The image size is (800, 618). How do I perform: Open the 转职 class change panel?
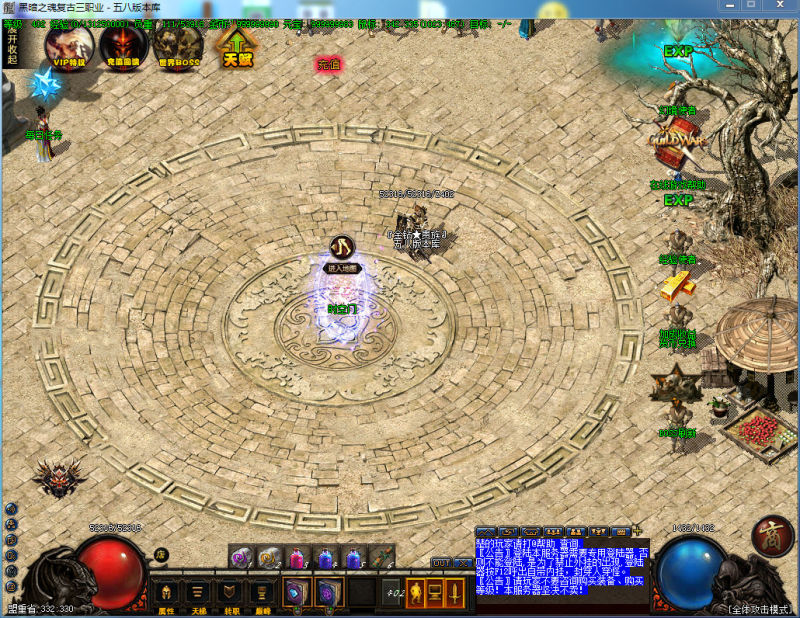coord(230,593)
